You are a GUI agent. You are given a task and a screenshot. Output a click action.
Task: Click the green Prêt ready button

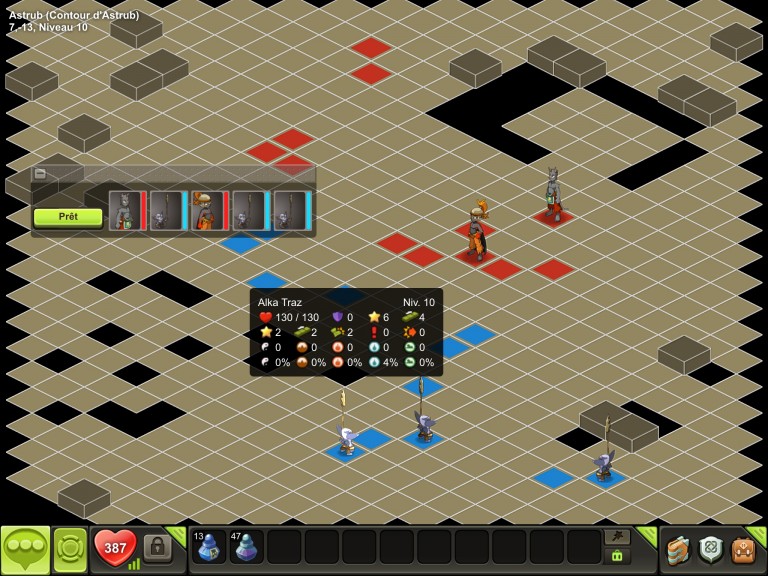[x=68, y=216]
